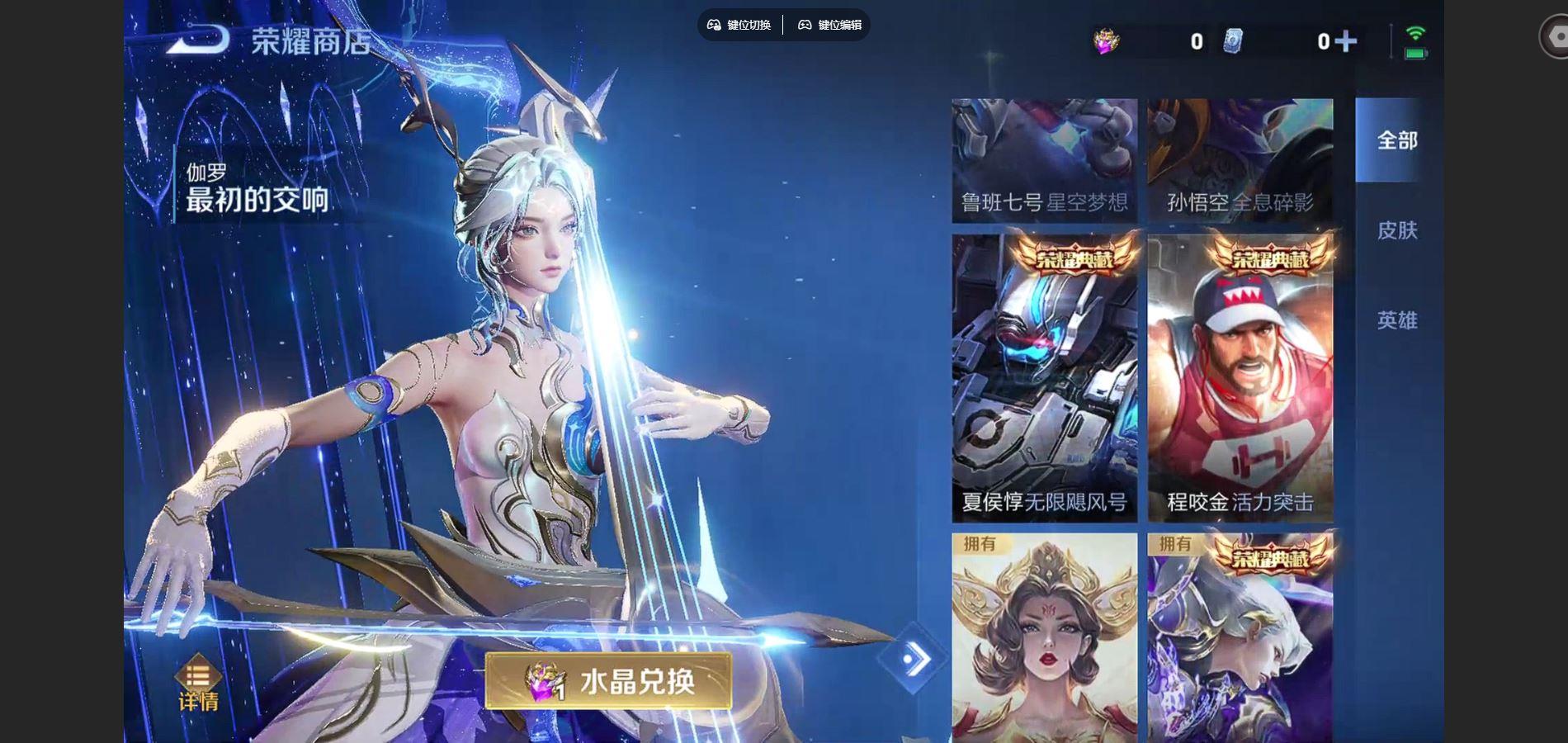1568x743 pixels.
Task: Choose the 程咬金 活力突击 skin card
Action: tap(1240, 378)
